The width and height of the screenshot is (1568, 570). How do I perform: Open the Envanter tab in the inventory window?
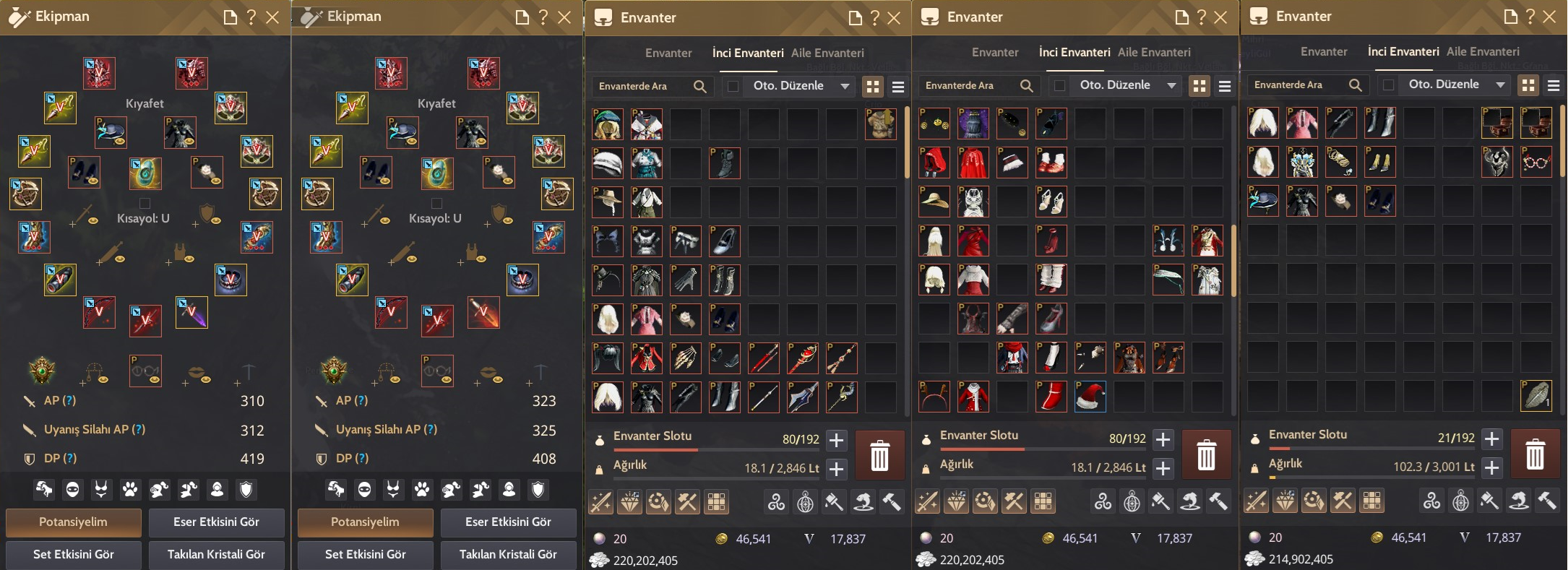click(x=668, y=52)
